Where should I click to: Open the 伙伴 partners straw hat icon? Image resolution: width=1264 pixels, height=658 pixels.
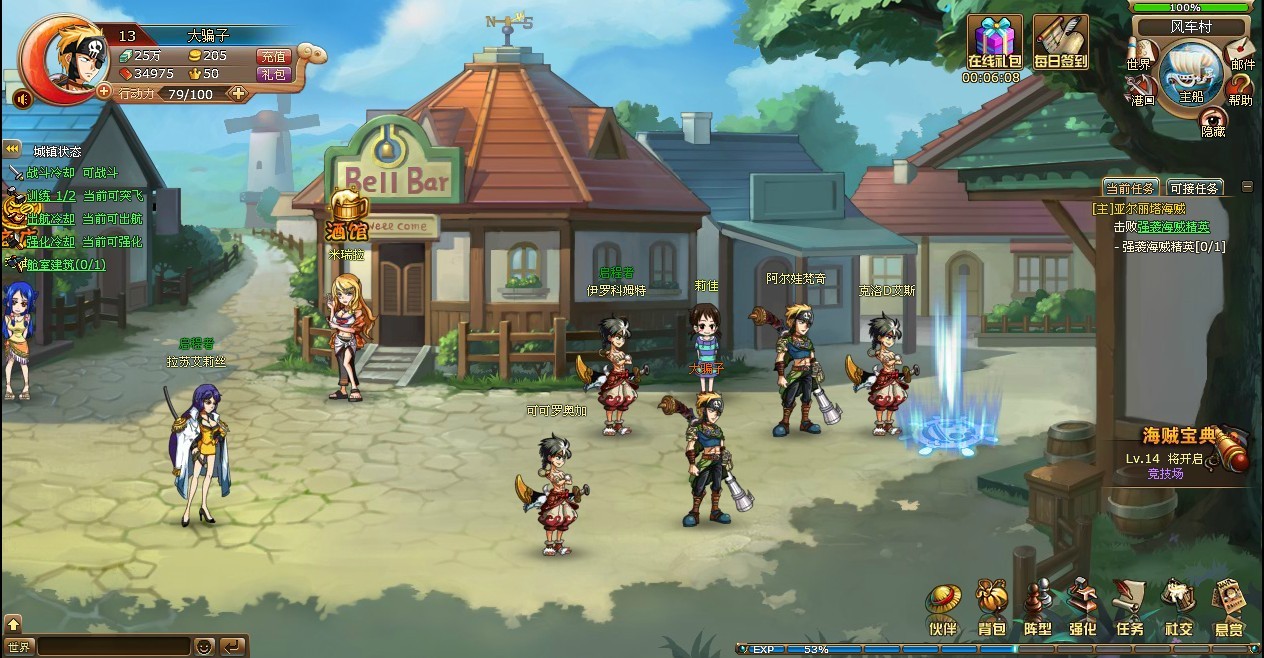(943, 609)
